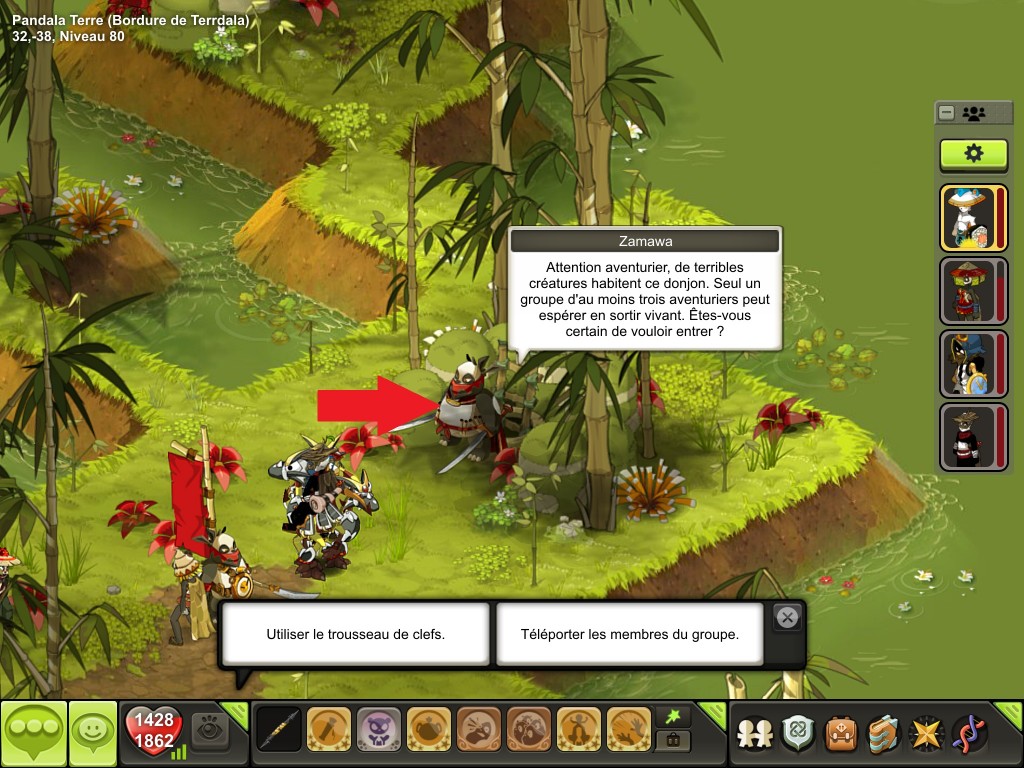Image resolution: width=1024 pixels, height=768 pixels.
Task: Open the chat with the speech bubble button
Action: 34,734
